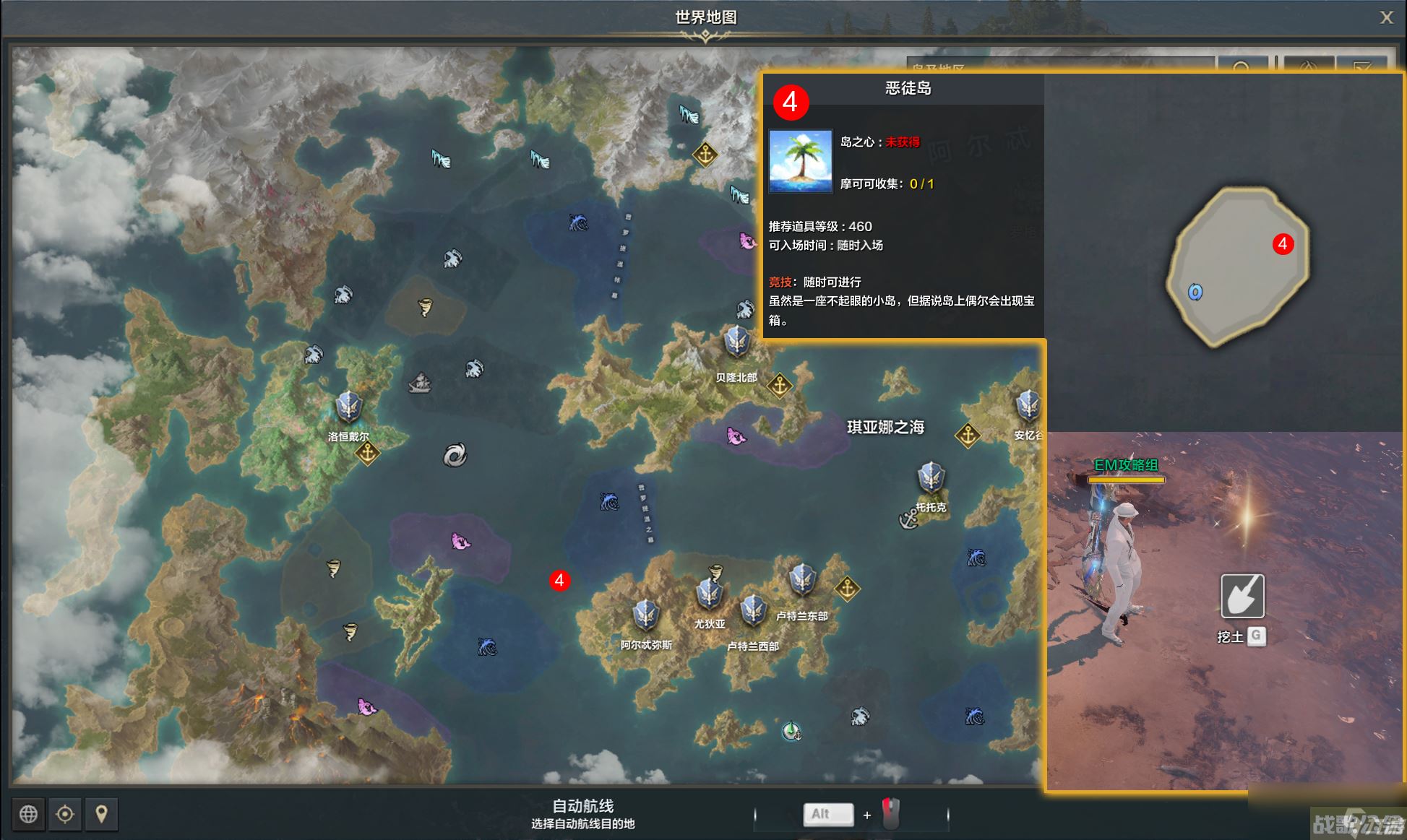This screenshot has width=1407, height=840.
Task: Select the 托托克 shield marker
Action: click(x=931, y=477)
